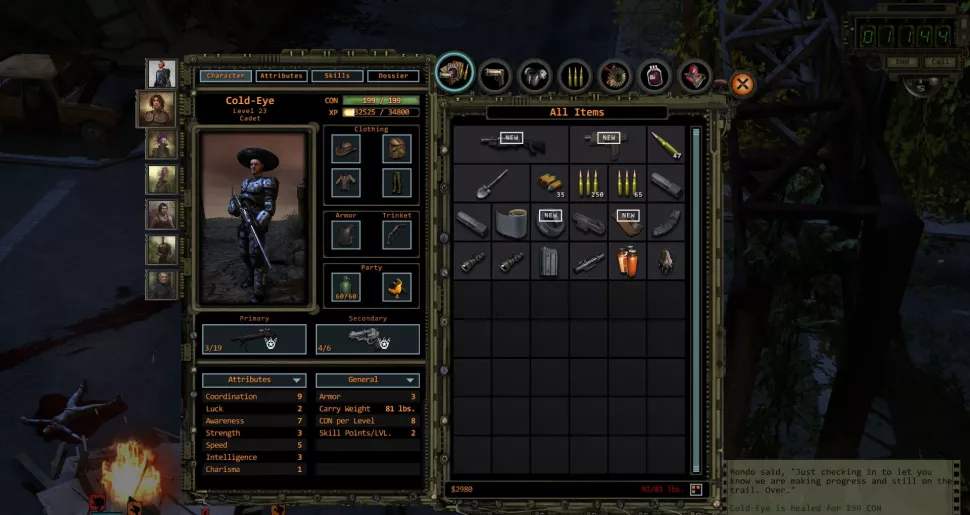Image resolution: width=970 pixels, height=515 pixels.
Task: Show only ammo with the three-bullets filter
Action: [574, 75]
